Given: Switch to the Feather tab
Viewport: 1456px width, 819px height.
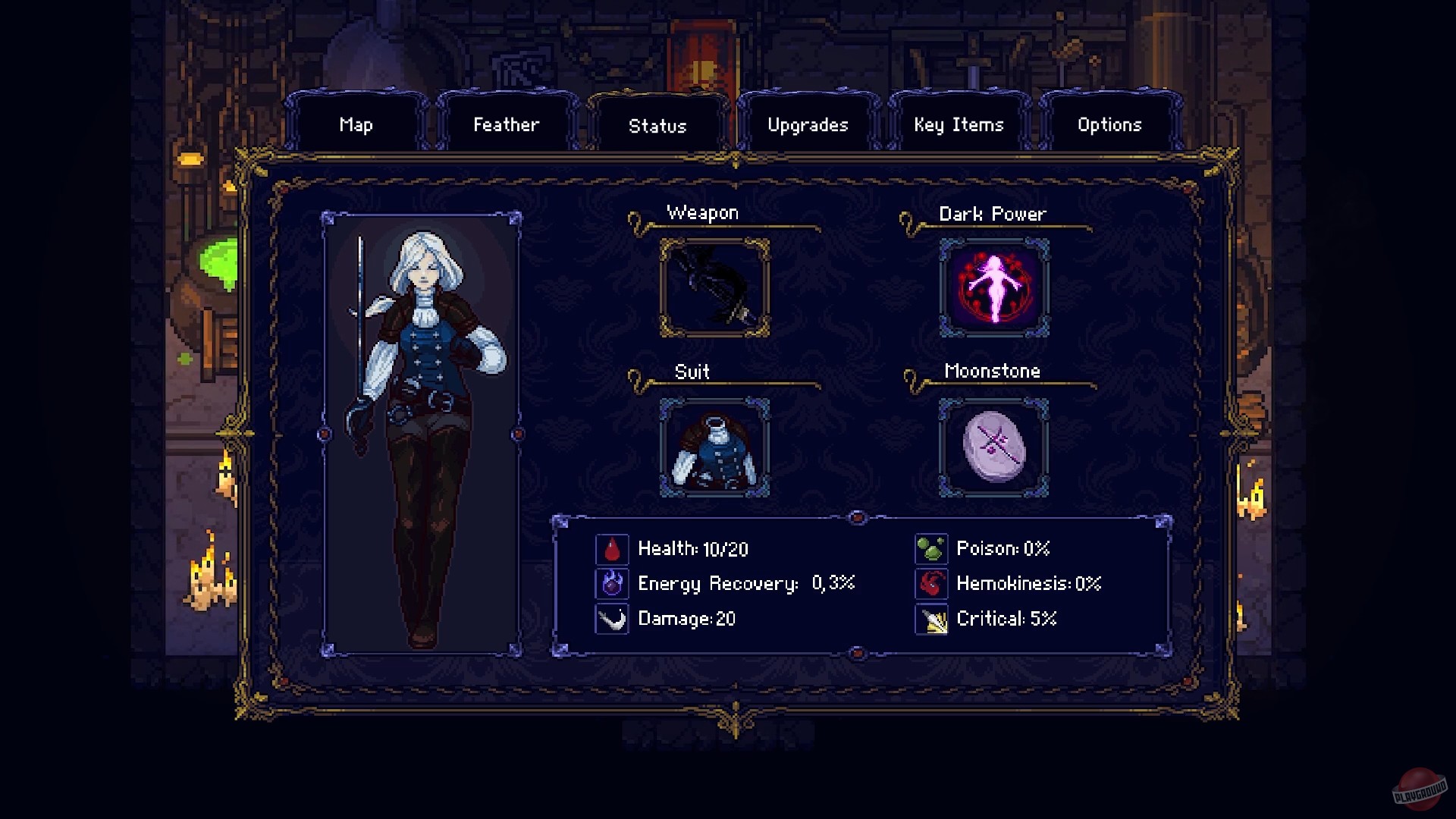Looking at the screenshot, I should [507, 124].
